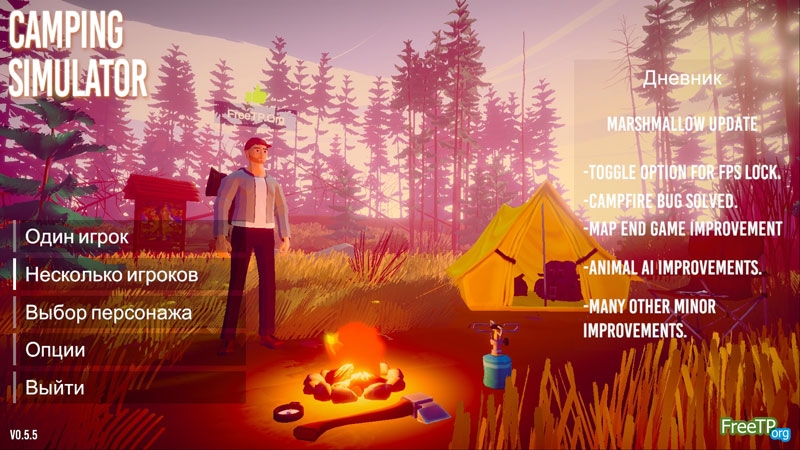Open the Несколько игроков multiplayer menu

tap(111, 274)
